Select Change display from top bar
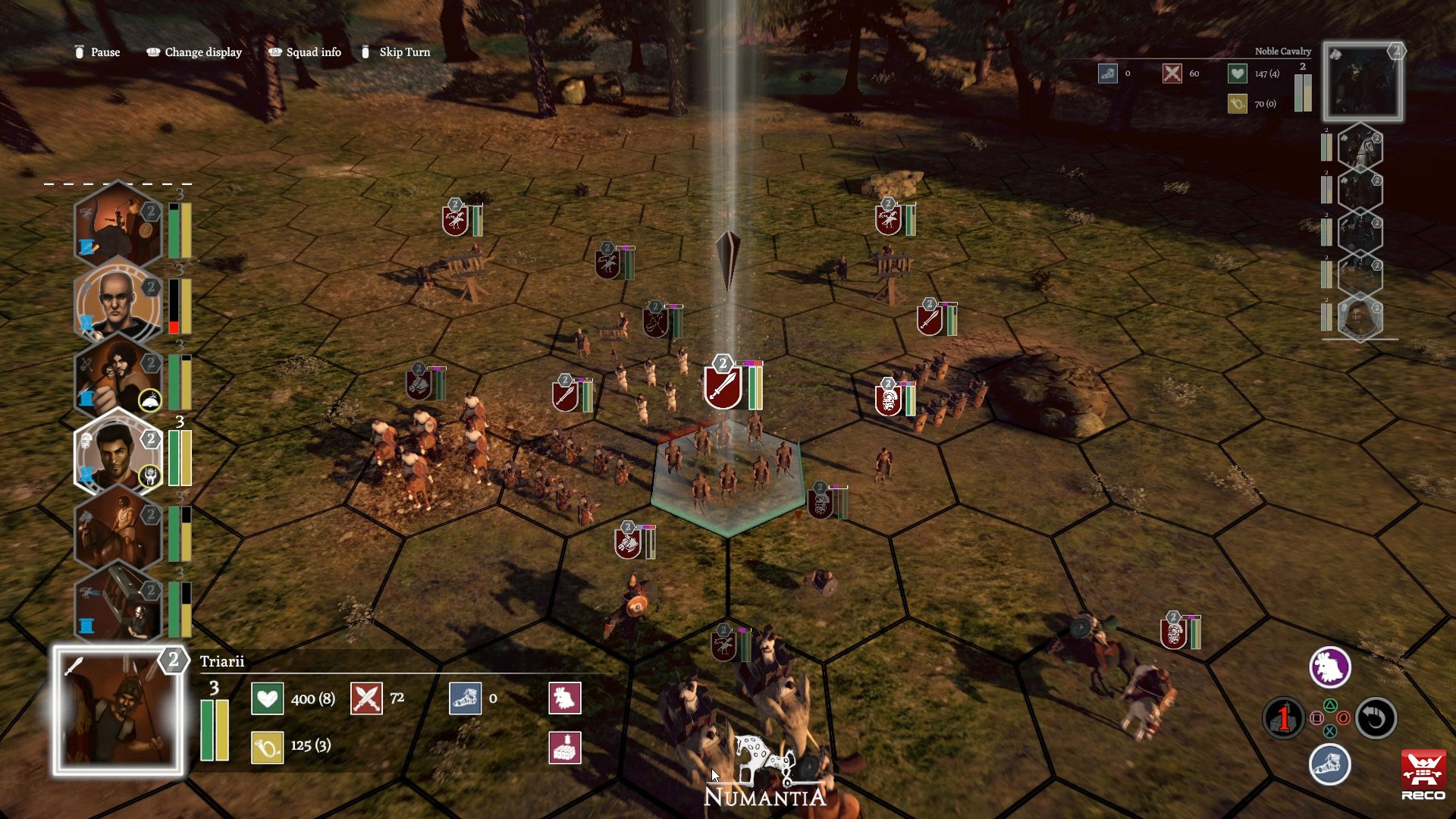This screenshot has height=819, width=1456. click(202, 52)
